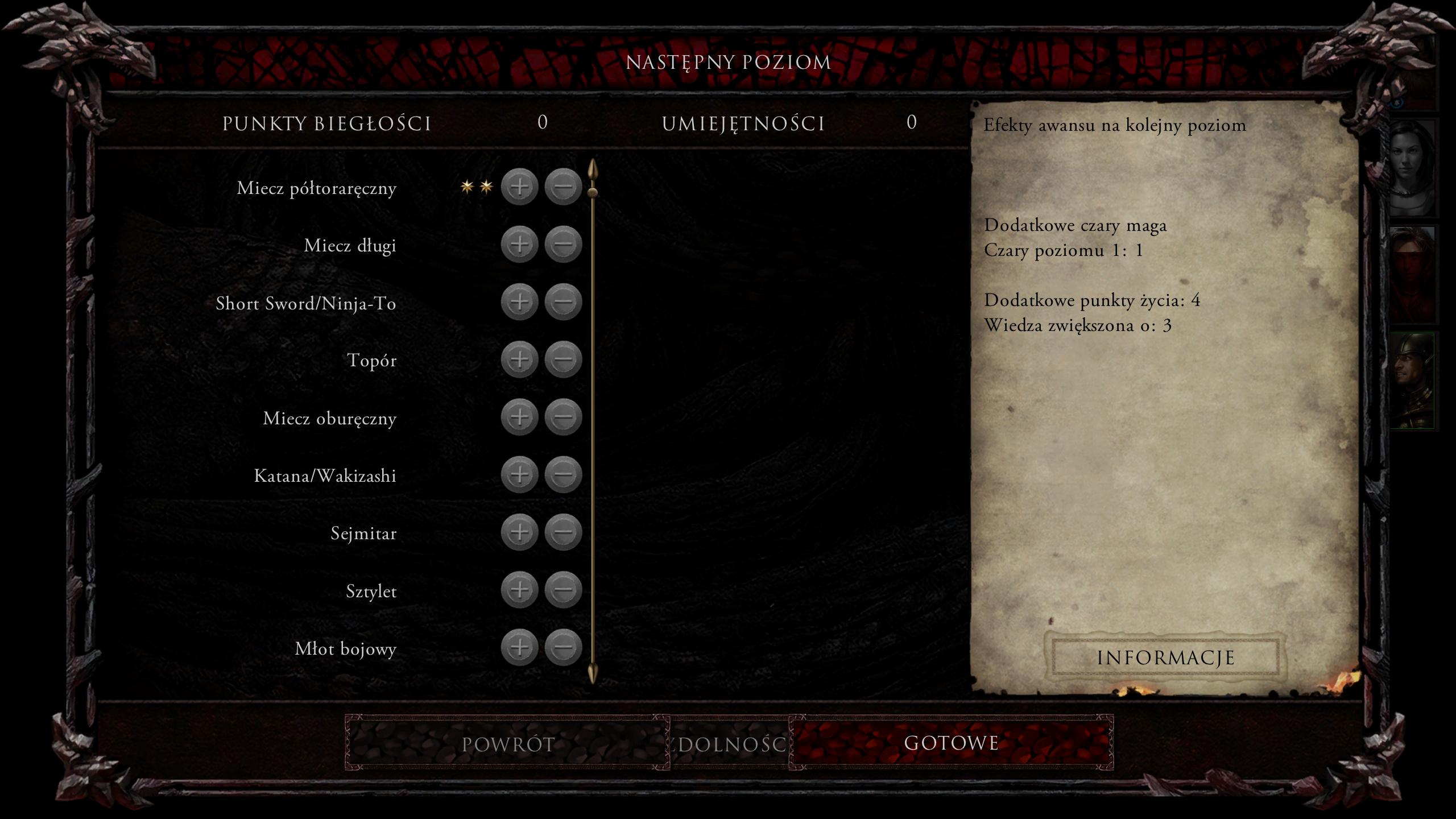The height and width of the screenshot is (819, 1456).
Task: Click the proficiency list scrollbar down arrow
Action: 593,673
